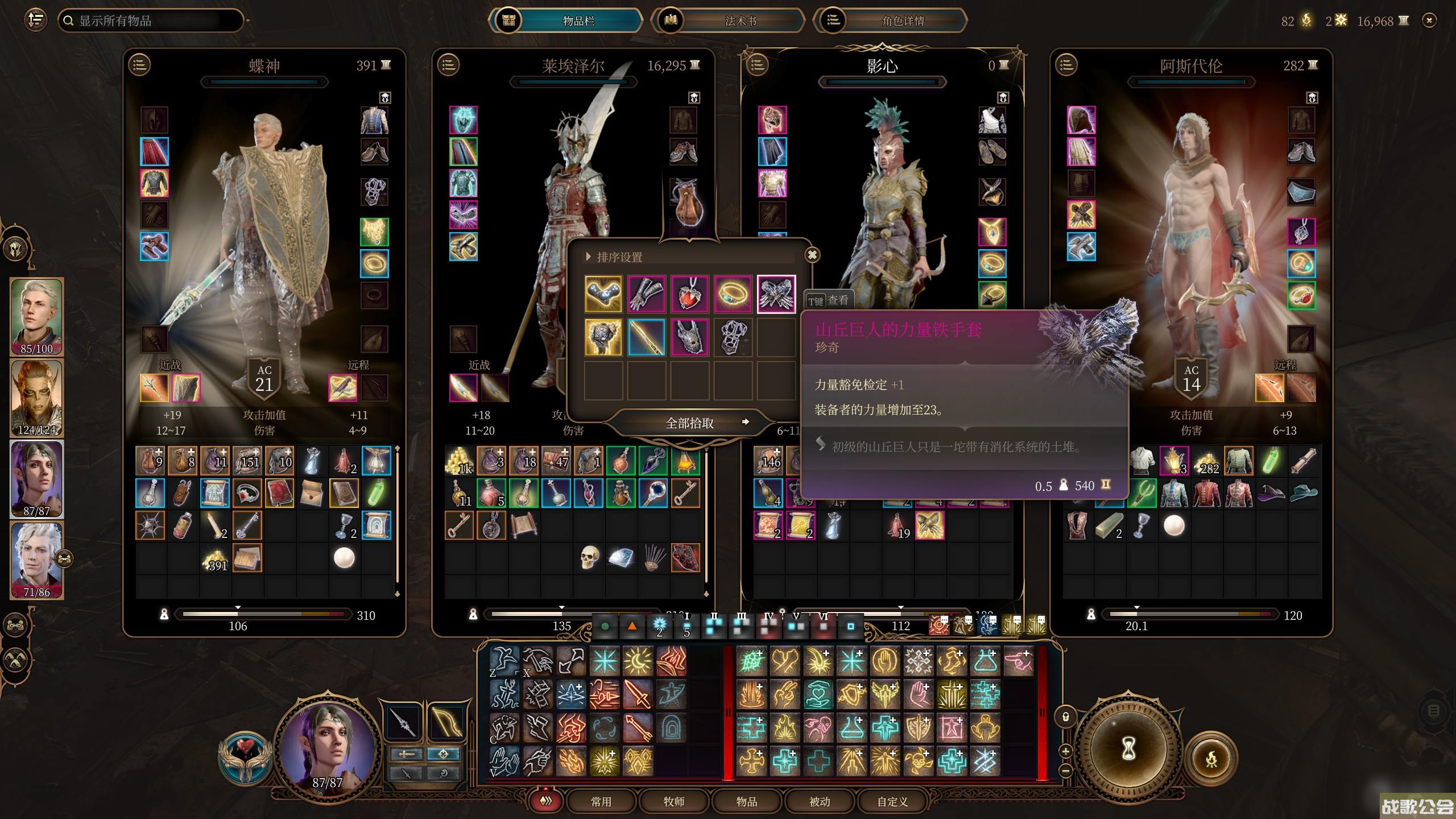1456x819 pixels.
Task: Select Lae'zel's portrait in the party list
Action: [x=37, y=397]
